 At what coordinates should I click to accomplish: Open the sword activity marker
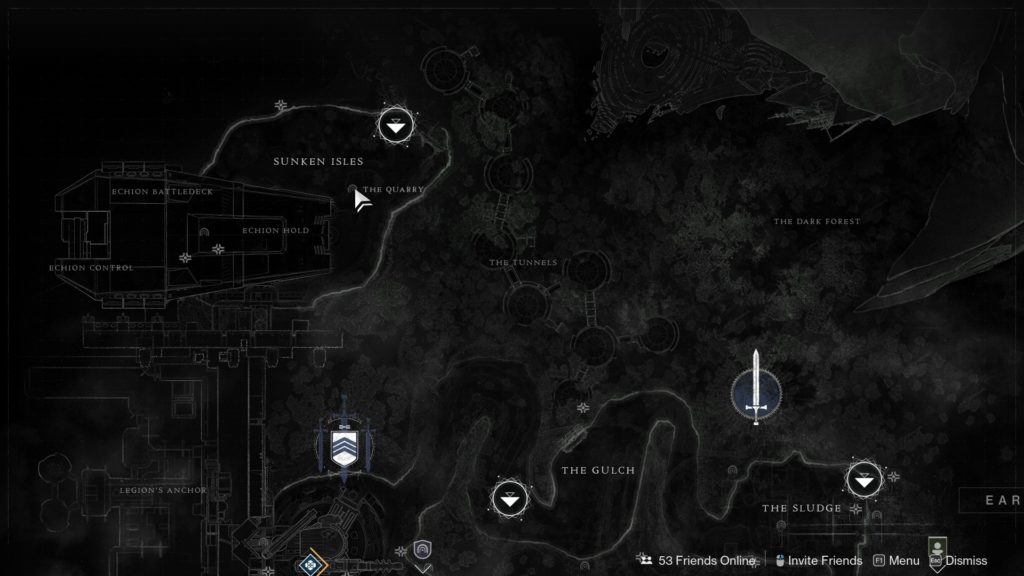[x=756, y=388]
